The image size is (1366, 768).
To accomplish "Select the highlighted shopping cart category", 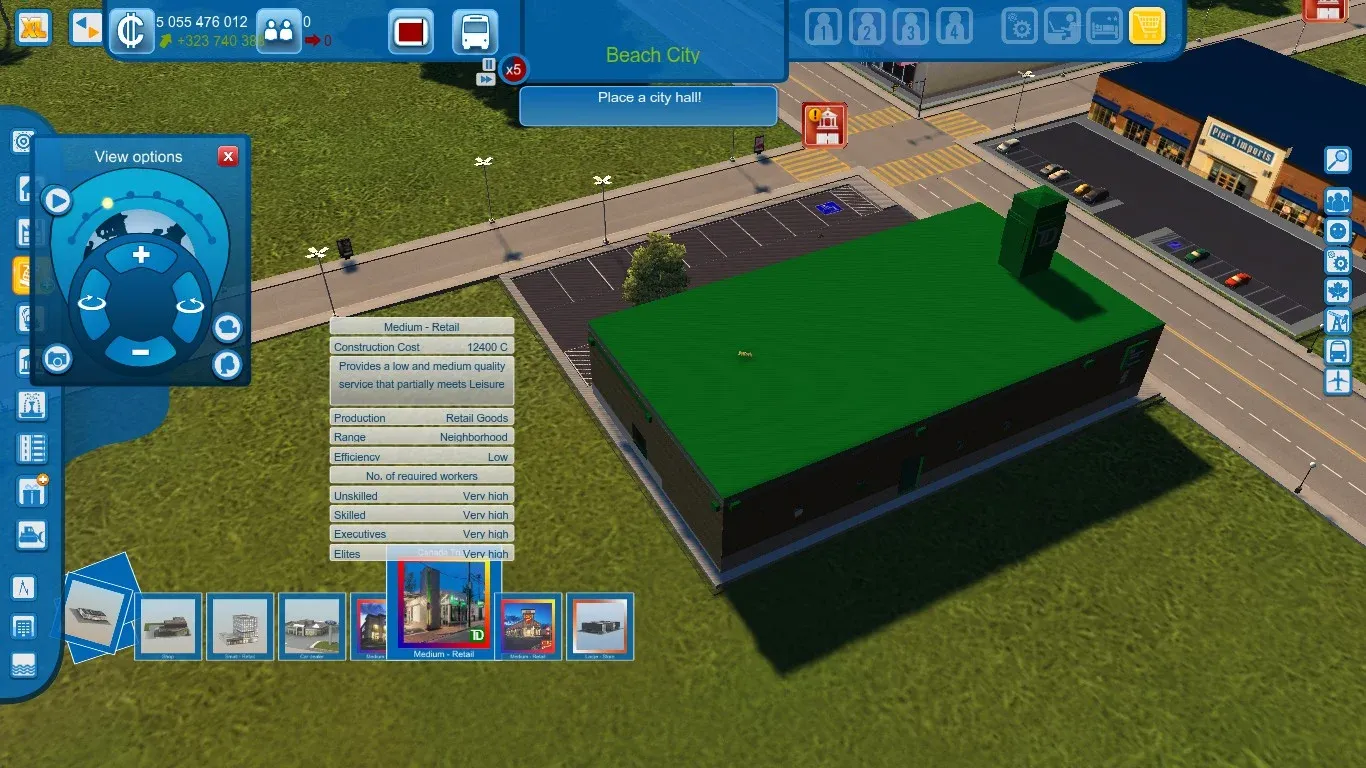I will click(x=1147, y=26).
